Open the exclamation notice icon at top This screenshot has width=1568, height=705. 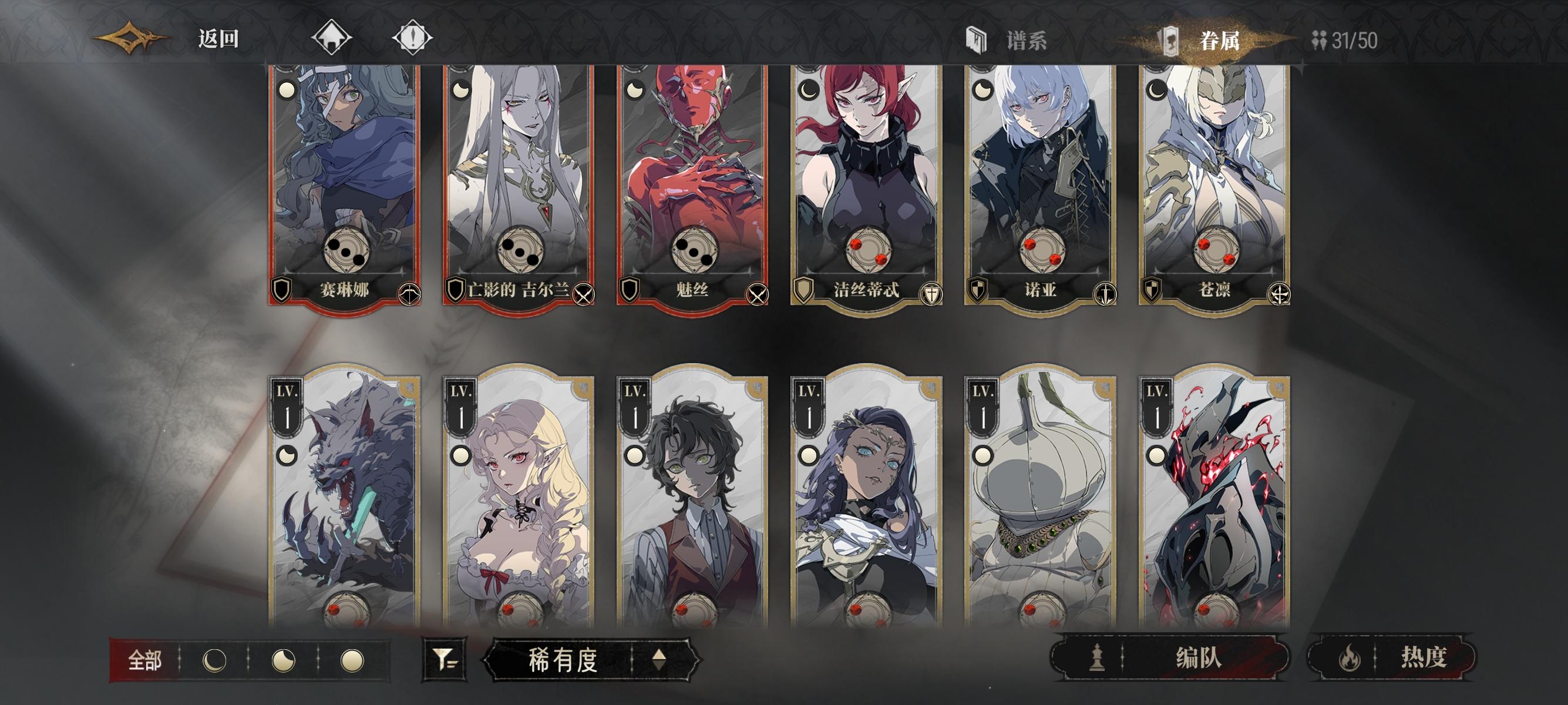pos(413,38)
